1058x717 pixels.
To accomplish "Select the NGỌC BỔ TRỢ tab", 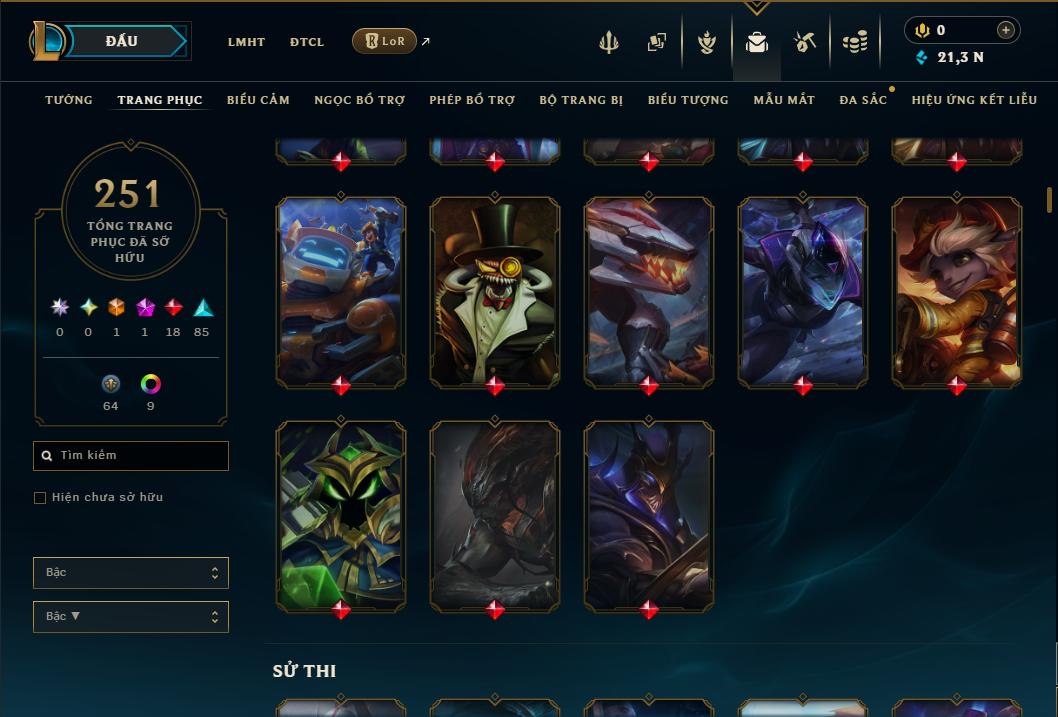I will tap(359, 100).
